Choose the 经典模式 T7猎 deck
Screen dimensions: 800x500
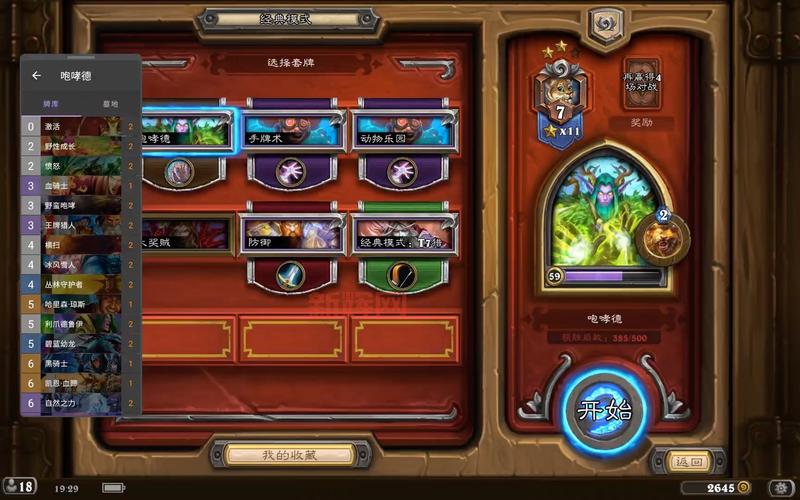[404, 240]
